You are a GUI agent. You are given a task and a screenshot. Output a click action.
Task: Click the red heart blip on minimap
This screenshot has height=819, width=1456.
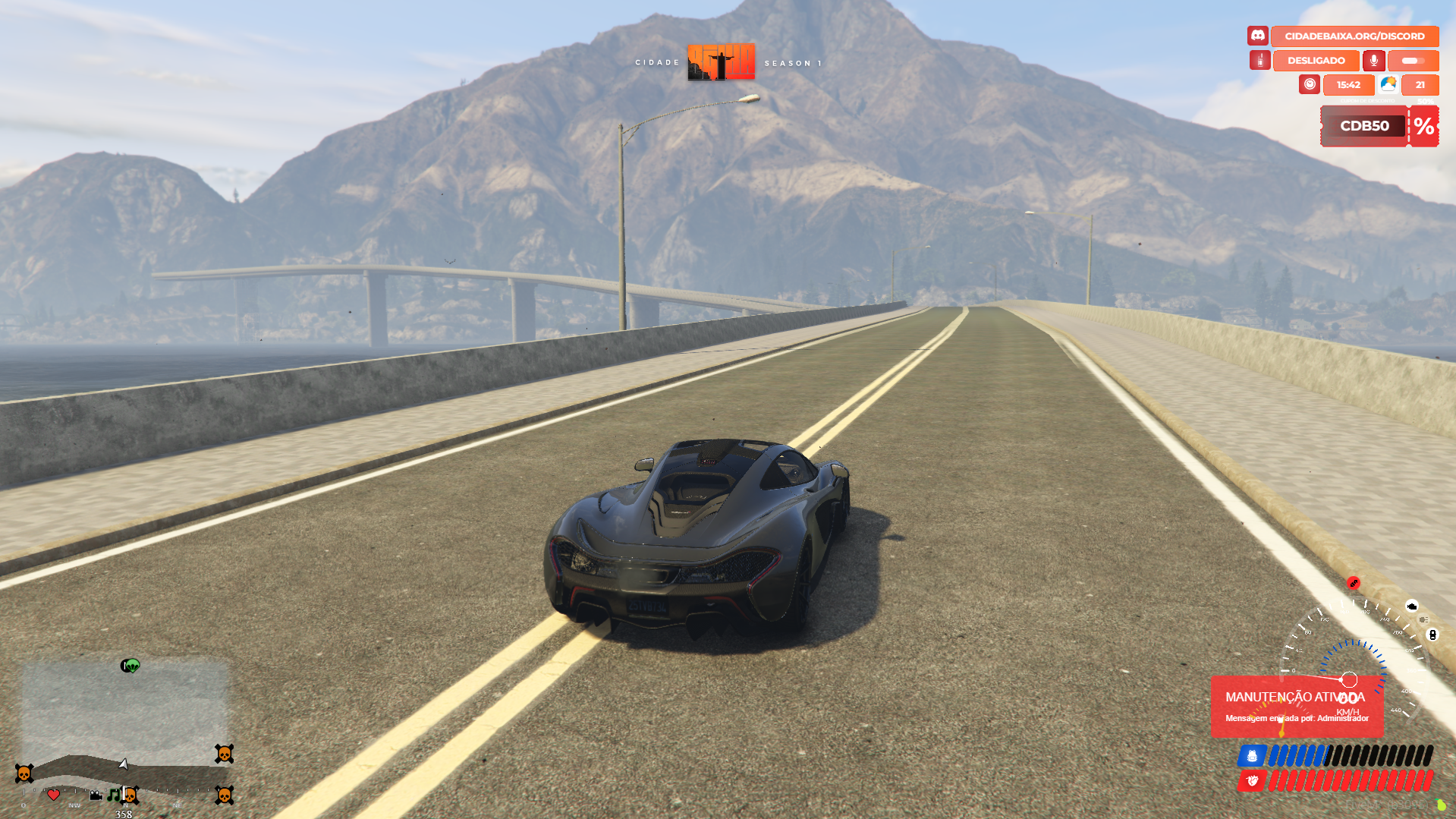point(53,795)
